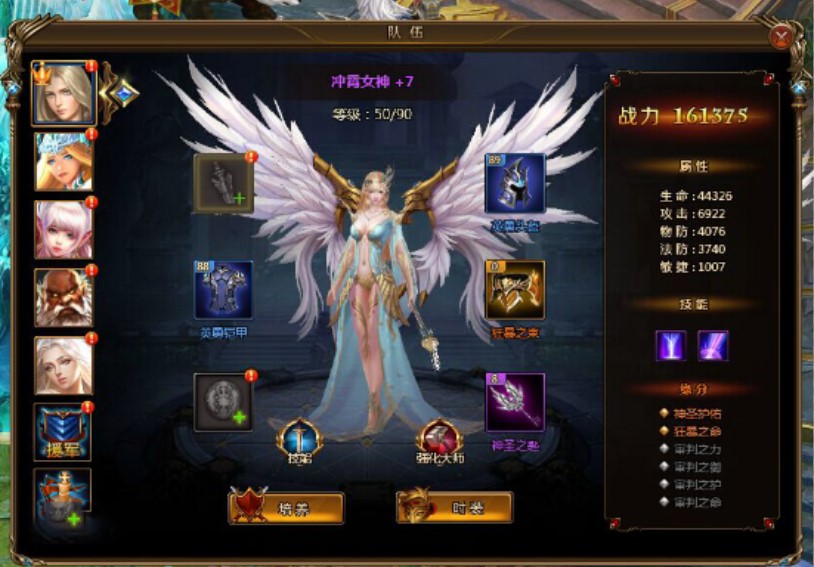Equip an item in the empty gauntlet slot
814x567 pixels.
pos(223,183)
